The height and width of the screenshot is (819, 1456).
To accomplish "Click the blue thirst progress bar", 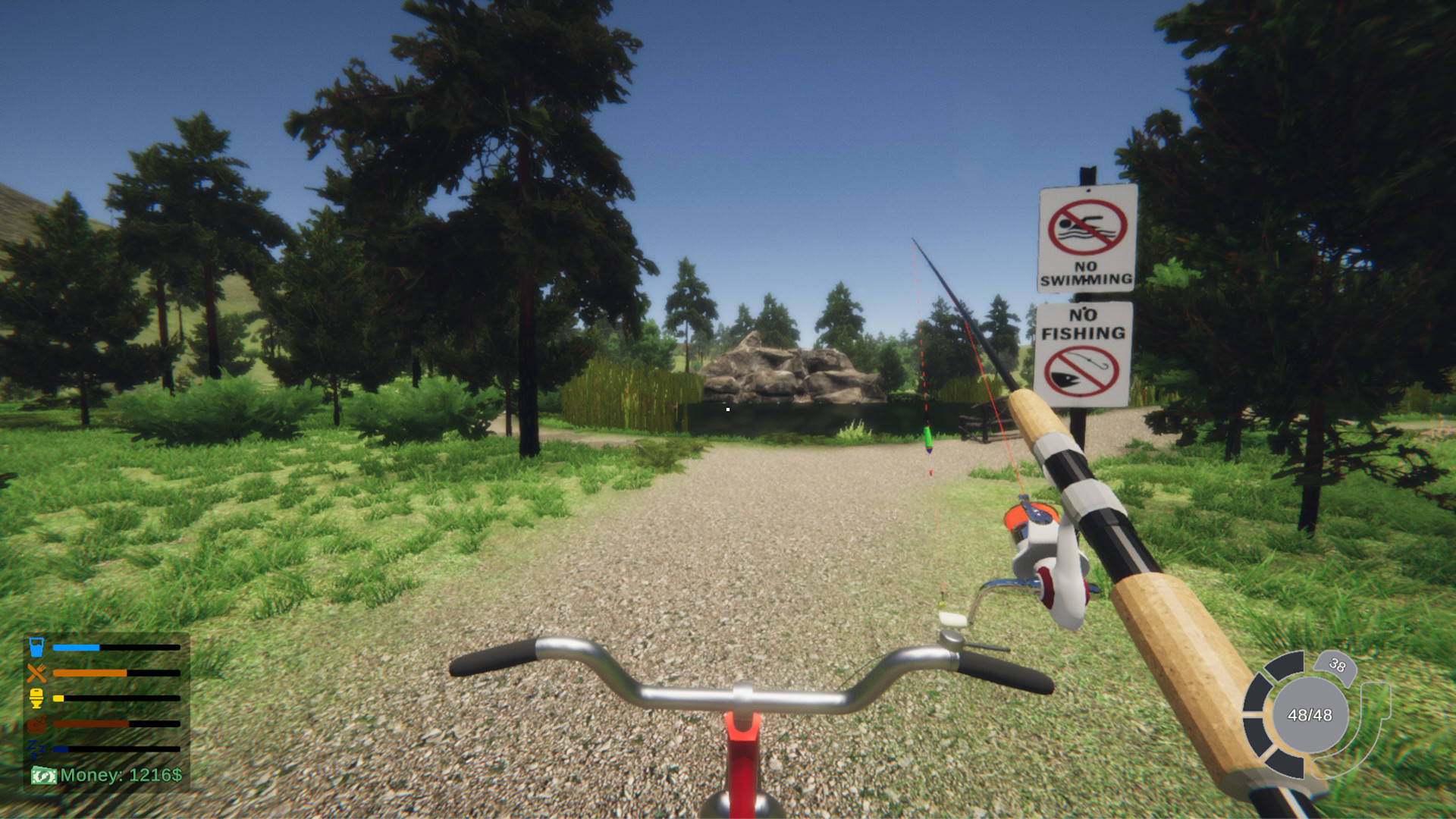I will [x=76, y=647].
